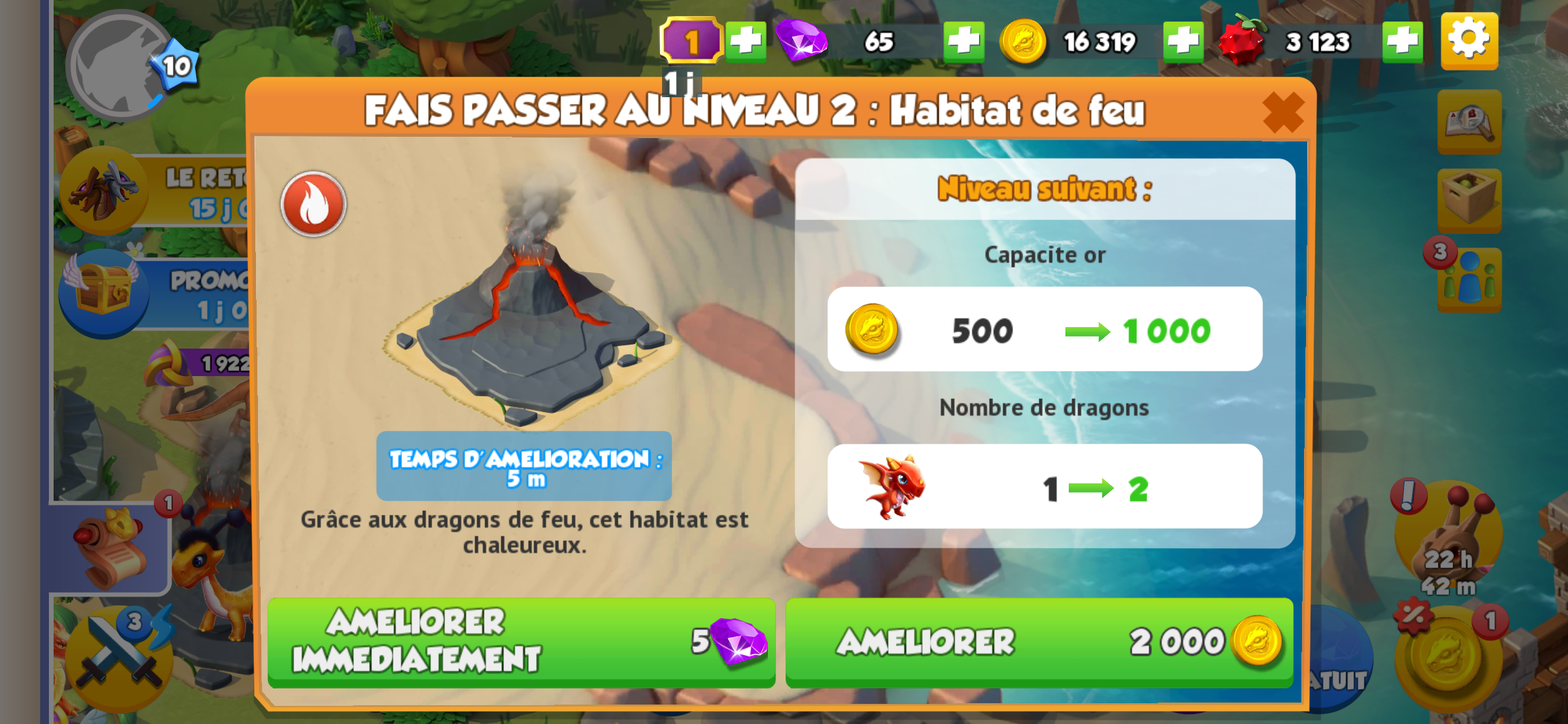Add more purple gems
The width and height of the screenshot is (1568, 724).
point(964,42)
